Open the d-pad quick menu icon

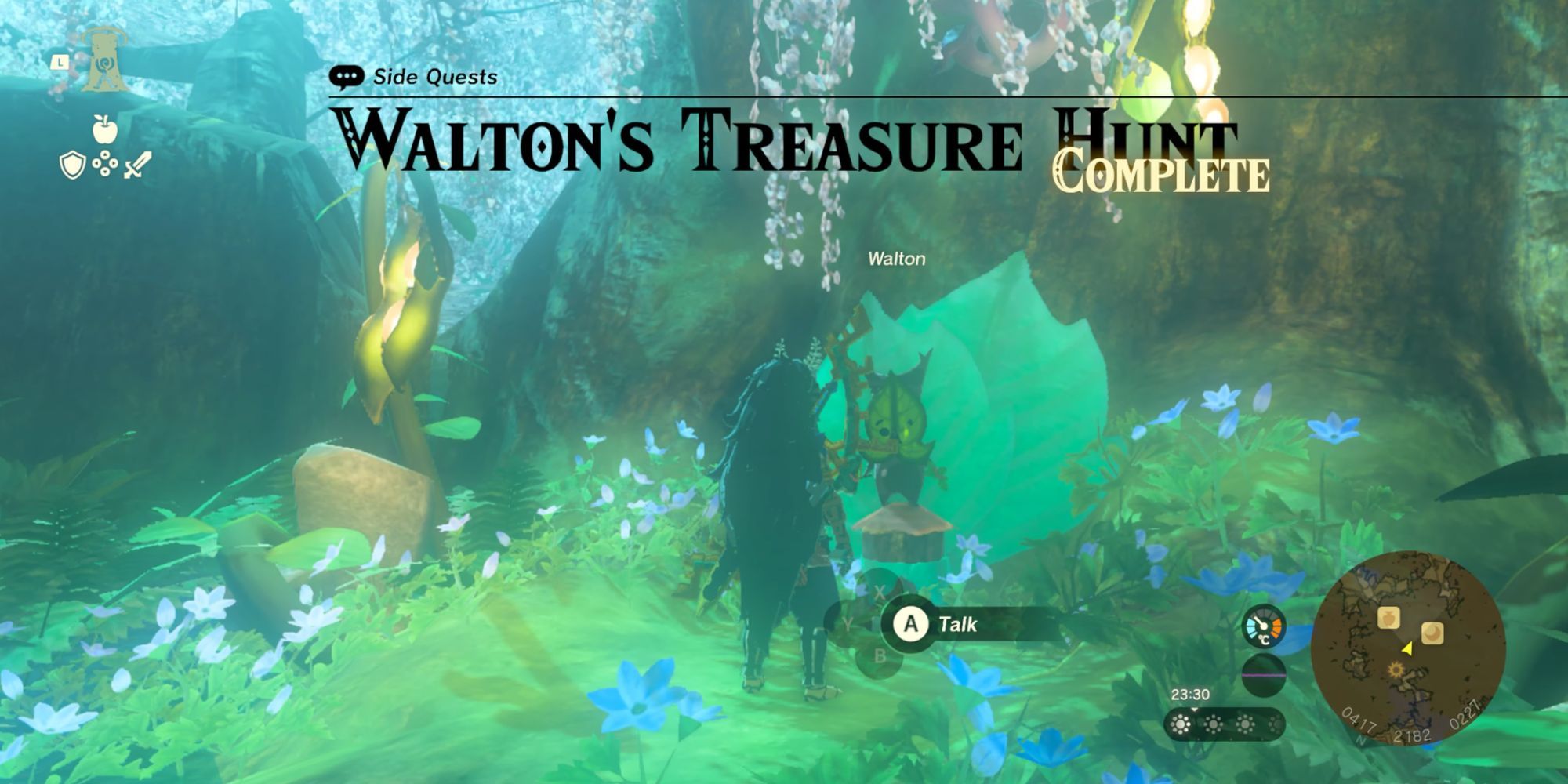[105, 163]
